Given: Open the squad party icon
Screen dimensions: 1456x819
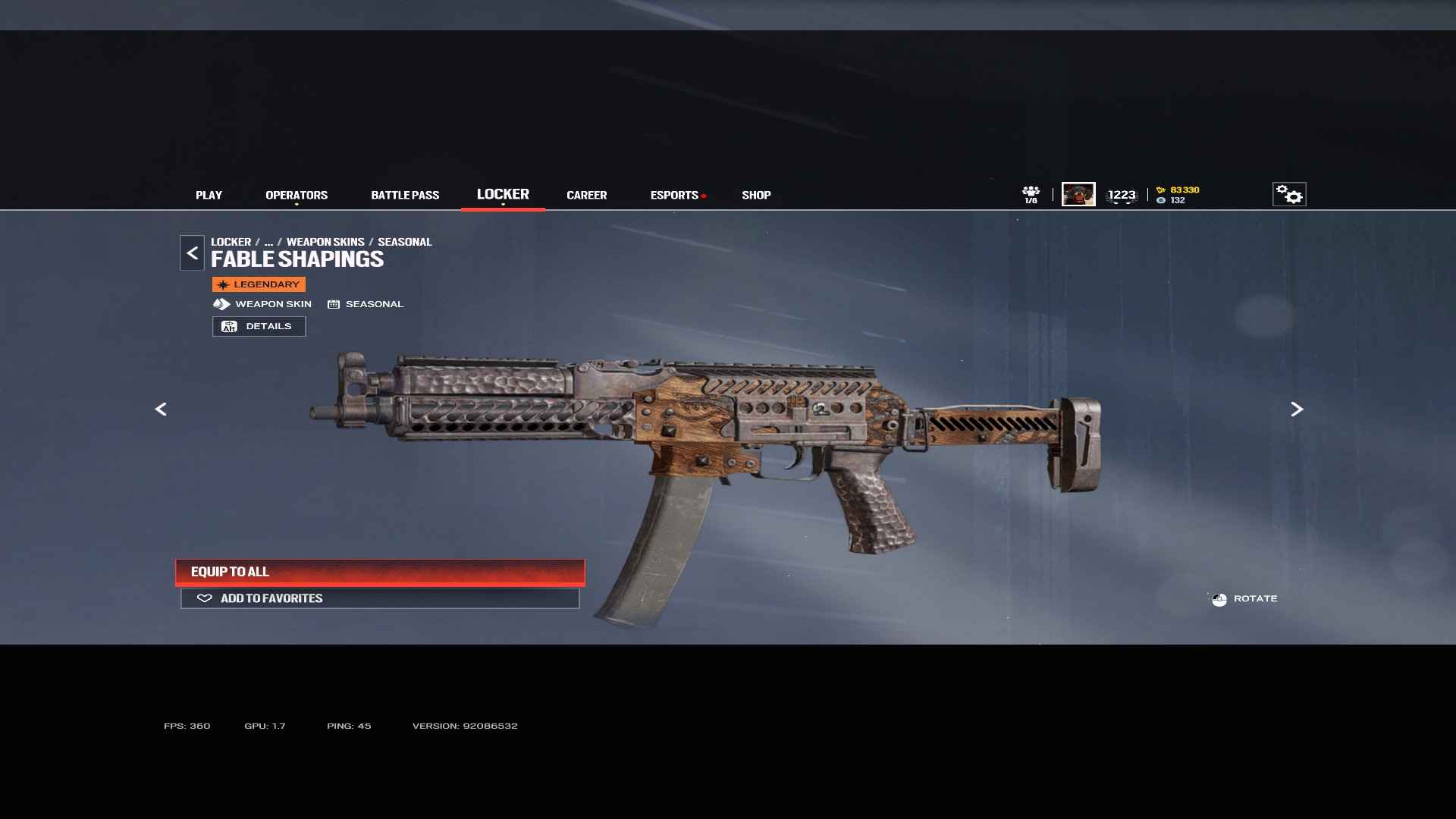Looking at the screenshot, I should [1031, 194].
